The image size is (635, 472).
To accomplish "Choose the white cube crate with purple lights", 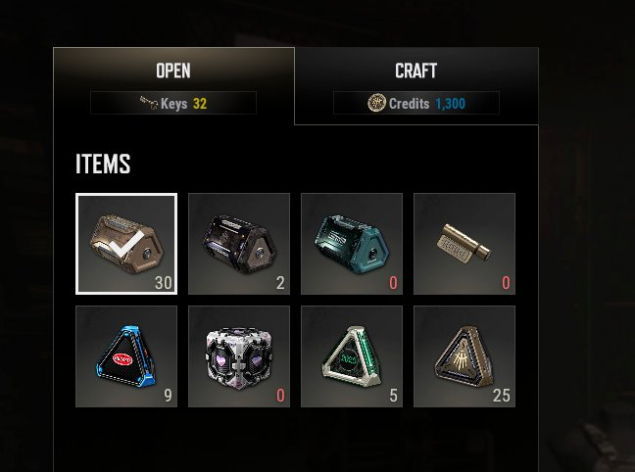I will coord(239,356).
